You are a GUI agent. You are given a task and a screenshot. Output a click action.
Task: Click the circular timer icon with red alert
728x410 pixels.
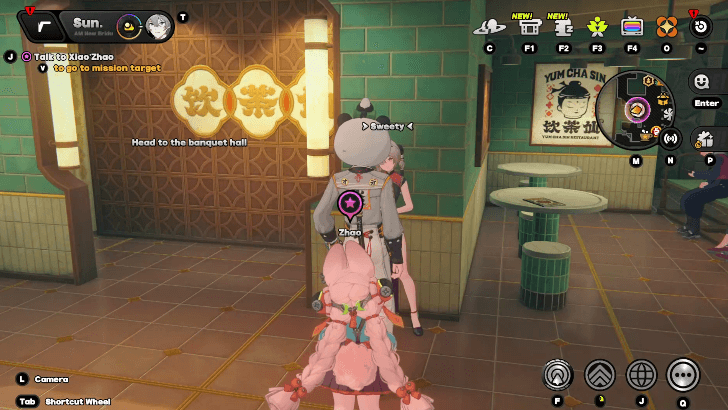tap(701, 26)
